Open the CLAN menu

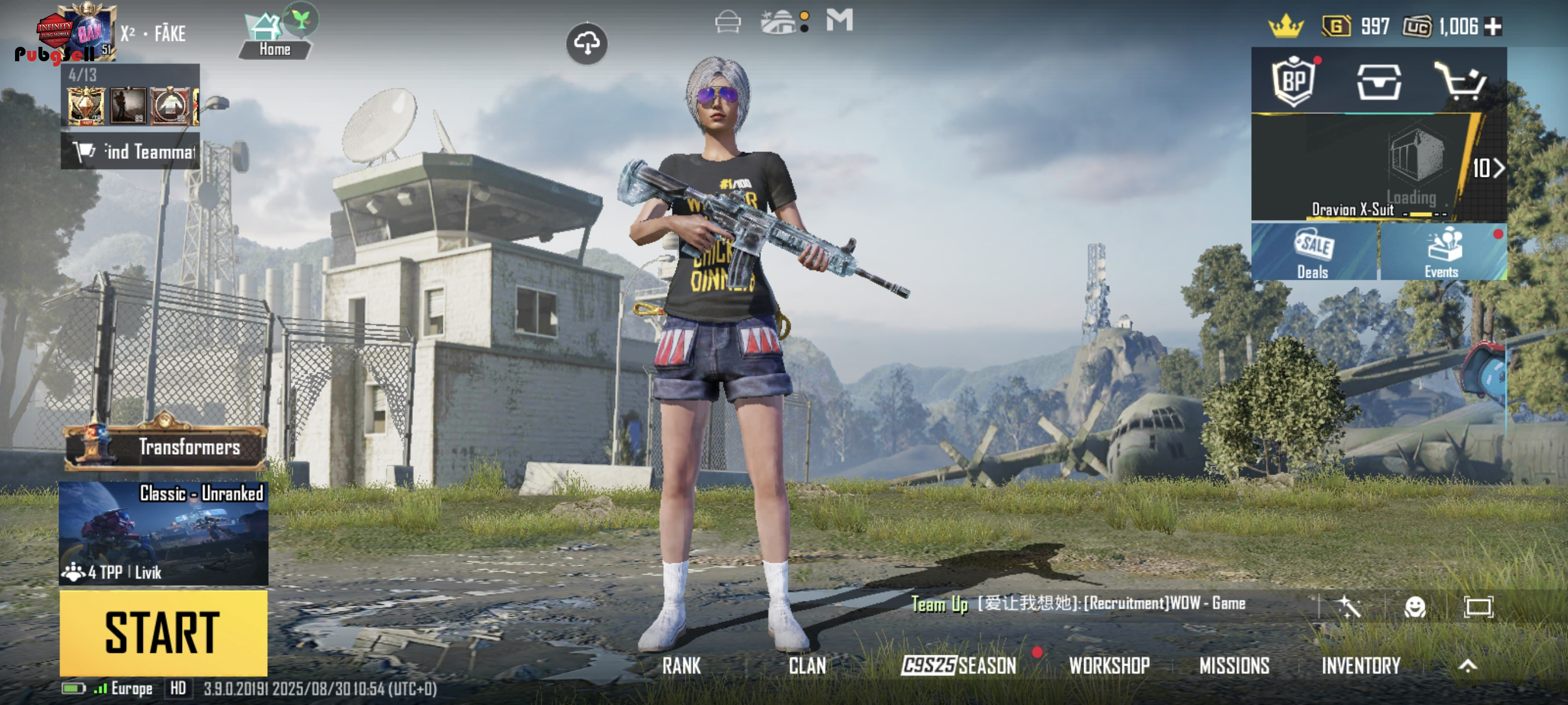coord(807,666)
